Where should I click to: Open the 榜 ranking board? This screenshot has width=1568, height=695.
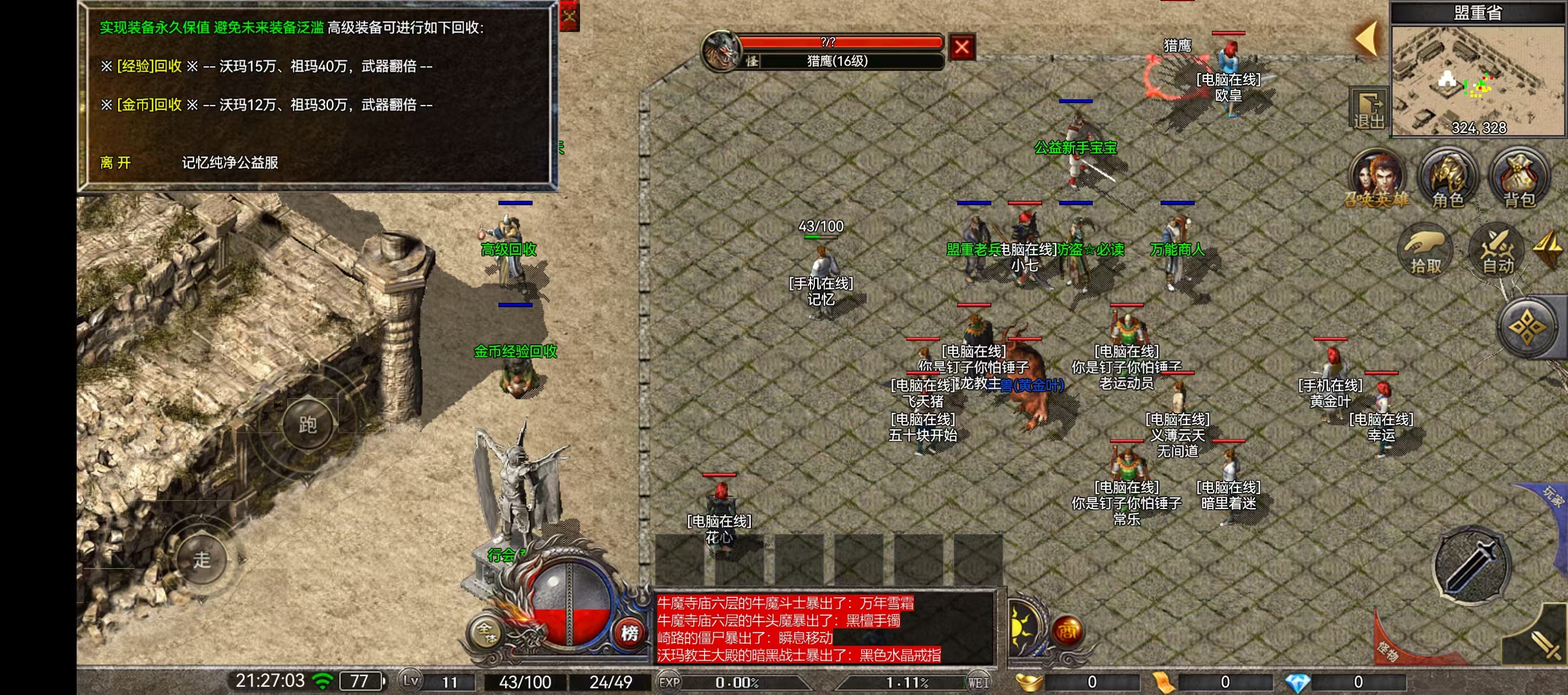630,633
